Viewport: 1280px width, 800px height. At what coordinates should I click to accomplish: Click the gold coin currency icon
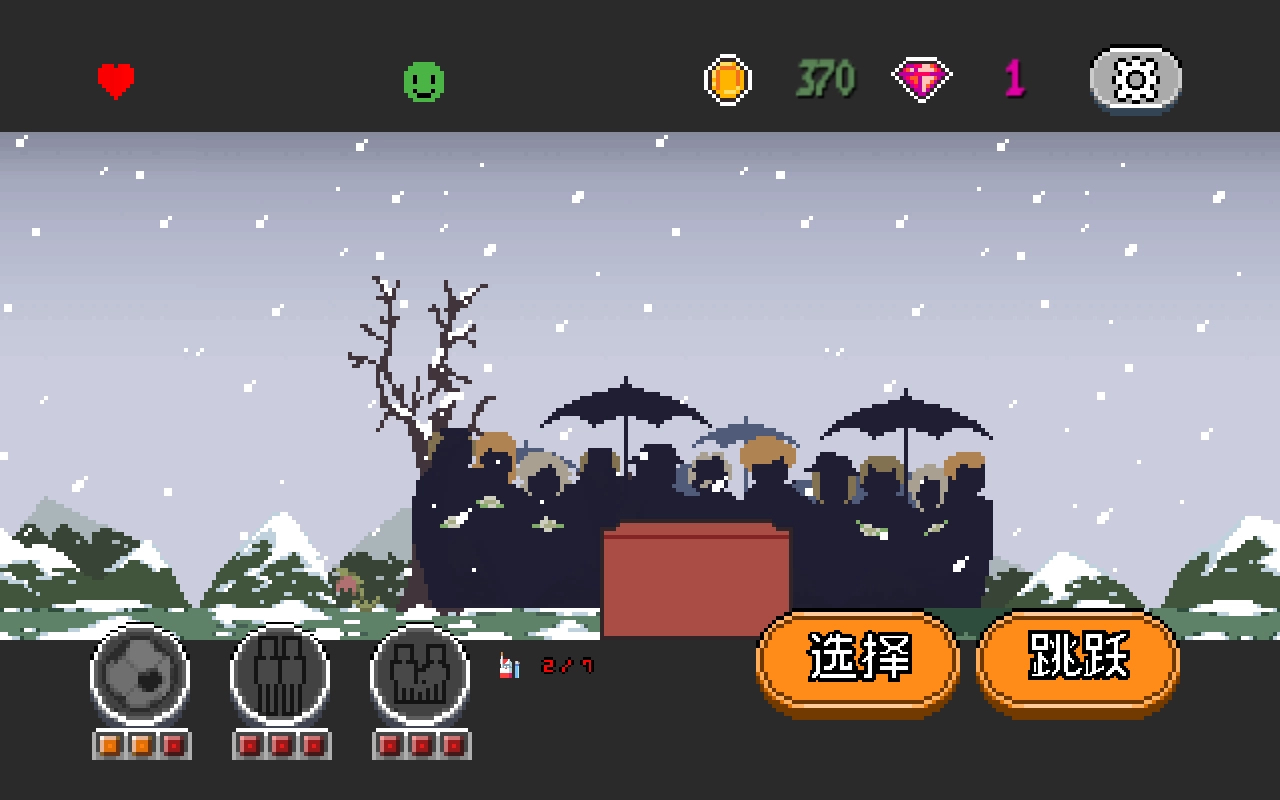point(728,78)
